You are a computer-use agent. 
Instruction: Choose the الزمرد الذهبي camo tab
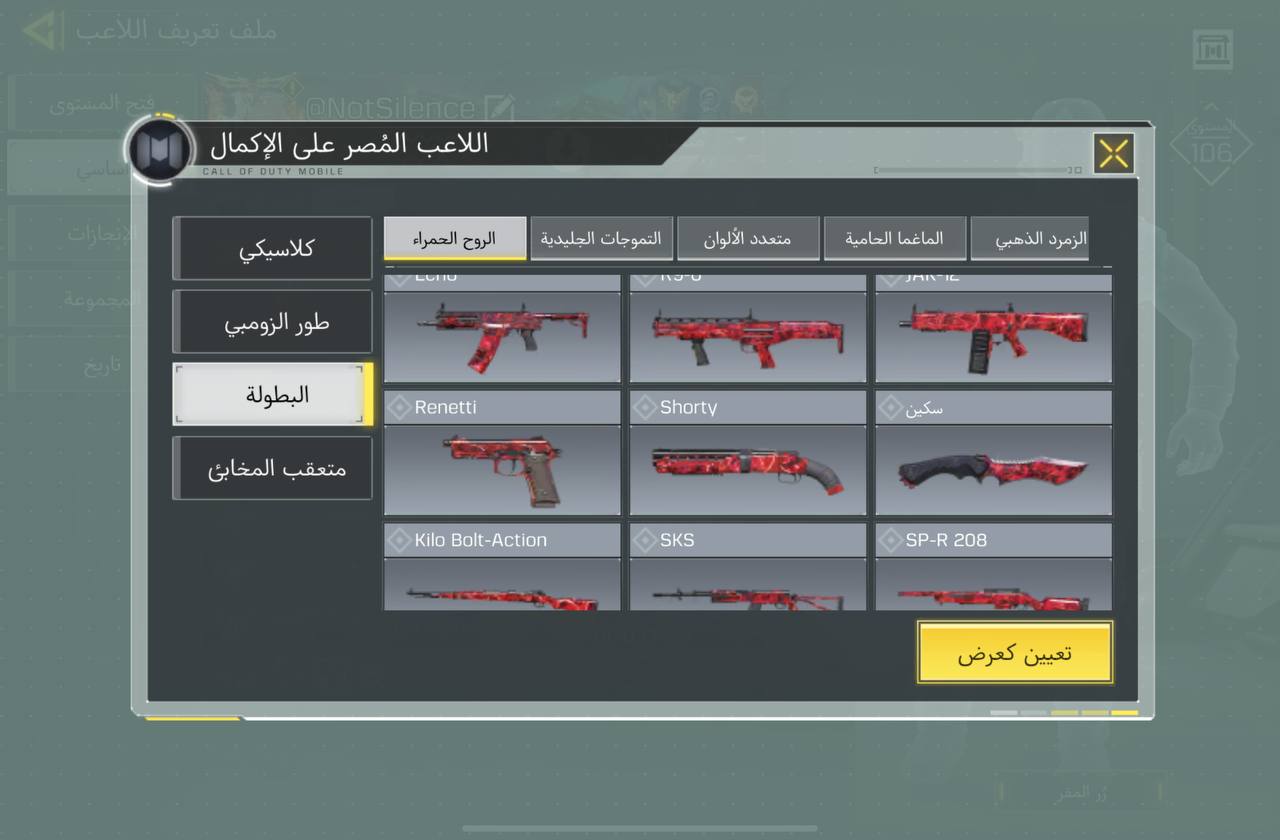1031,239
